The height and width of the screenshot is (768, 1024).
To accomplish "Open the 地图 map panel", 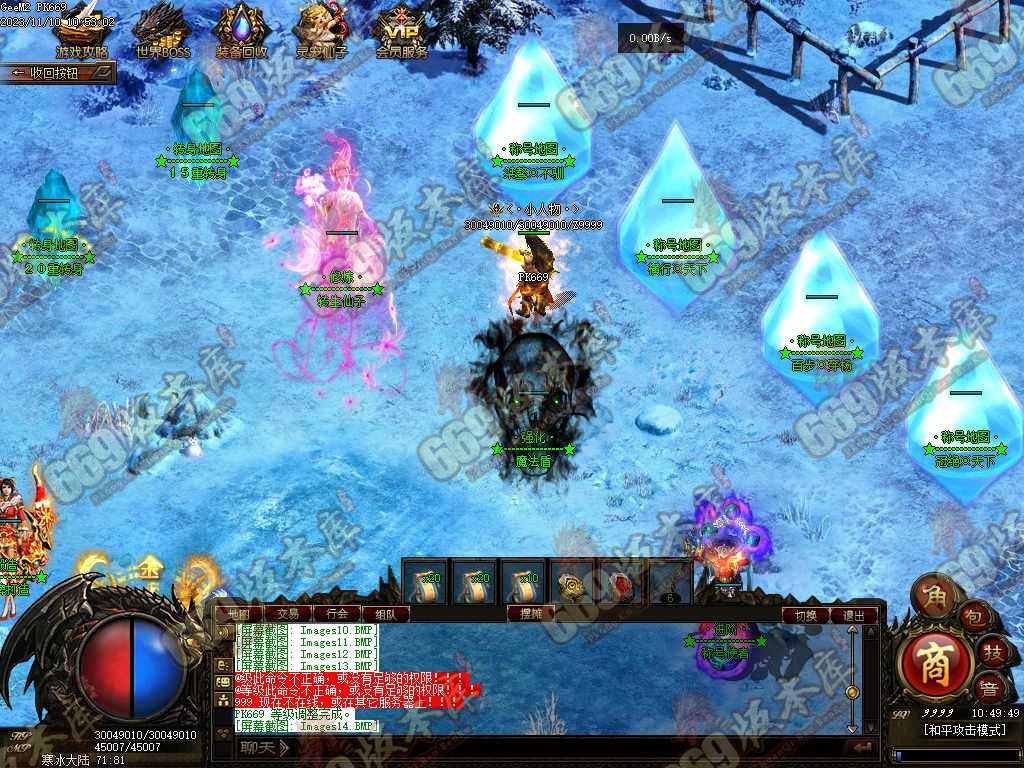I will coord(241,614).
